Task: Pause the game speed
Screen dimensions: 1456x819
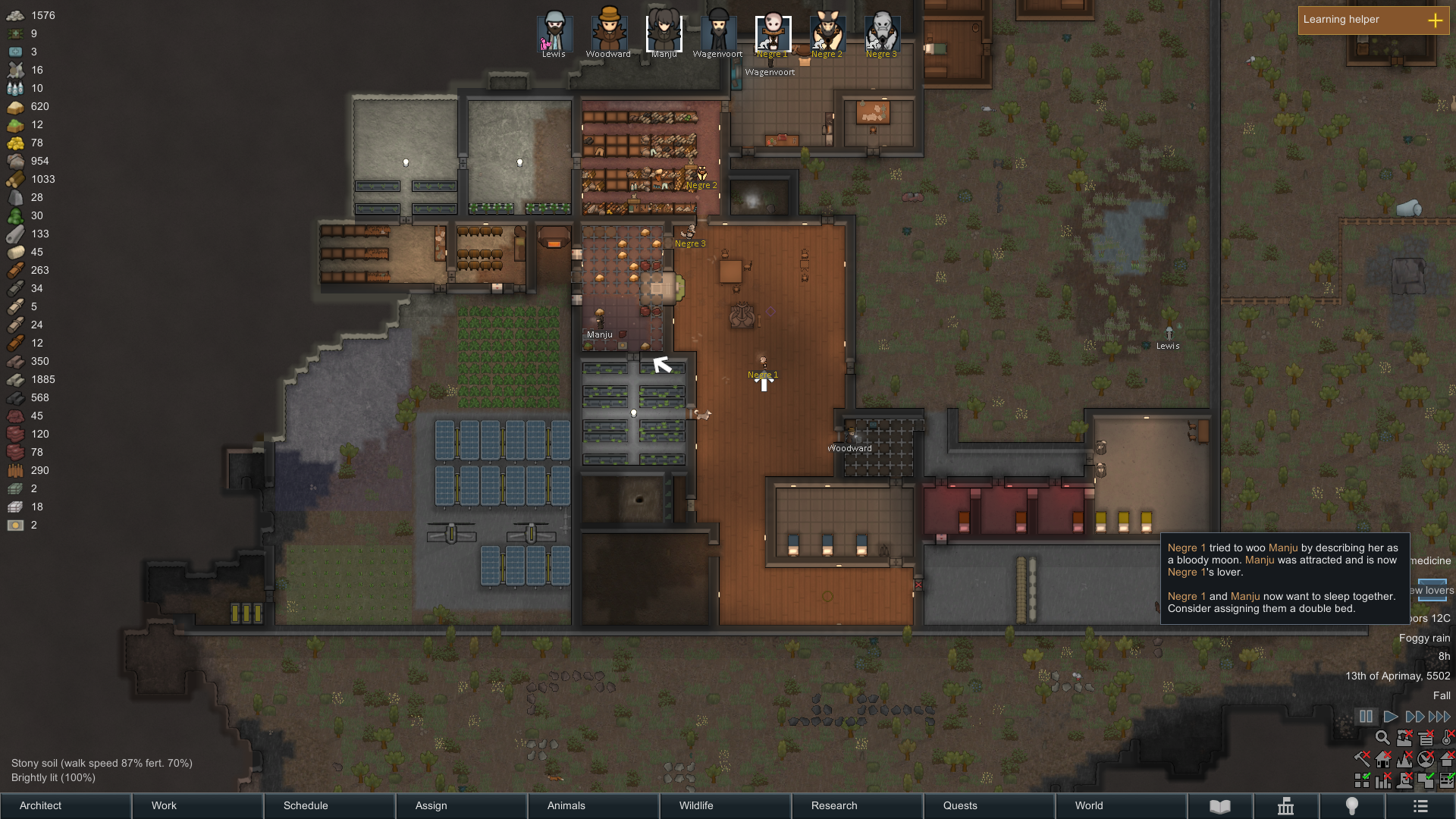Action: coord(1366,717)
